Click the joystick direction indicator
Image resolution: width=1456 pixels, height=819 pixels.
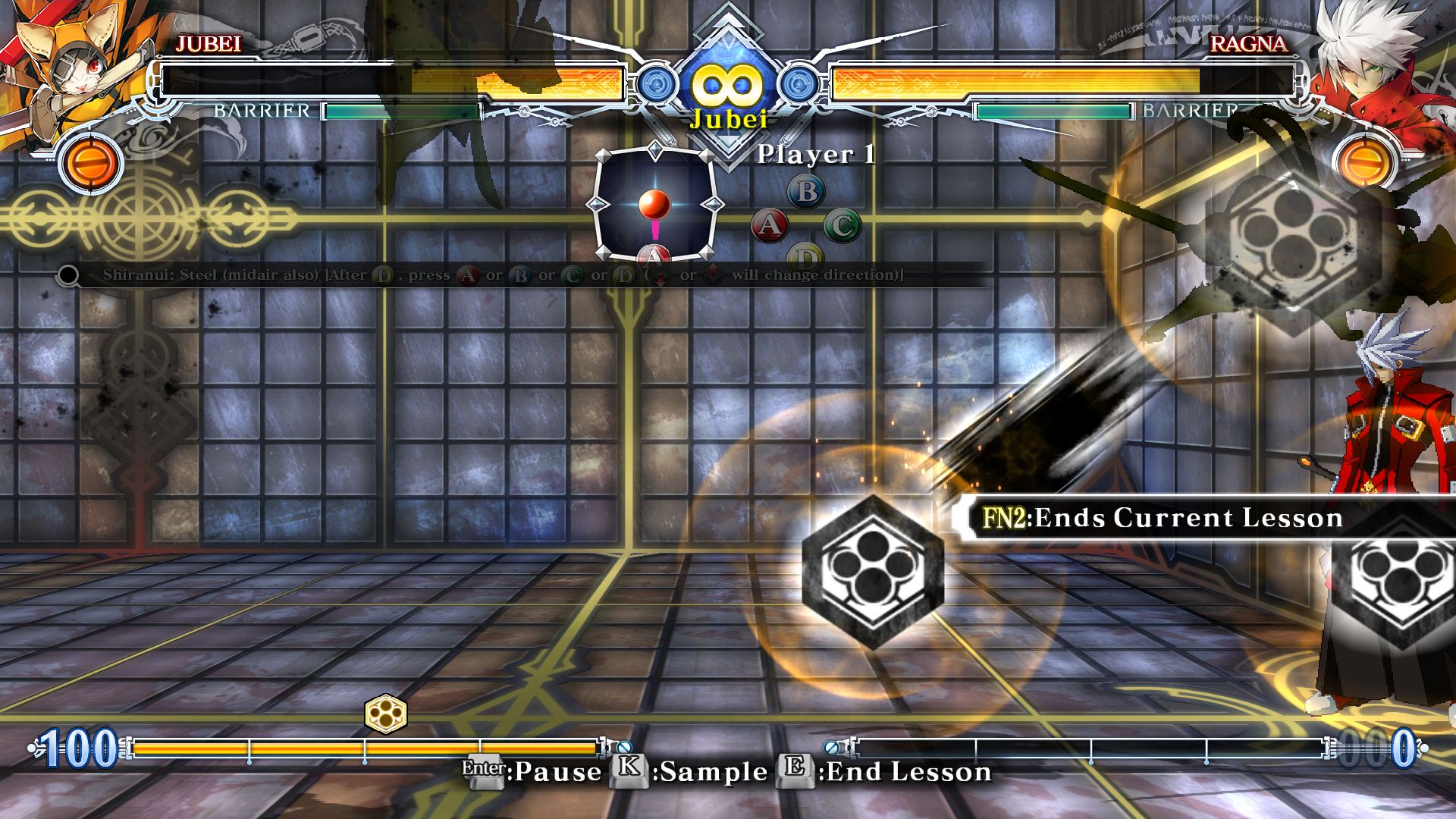tap(654, 205)
